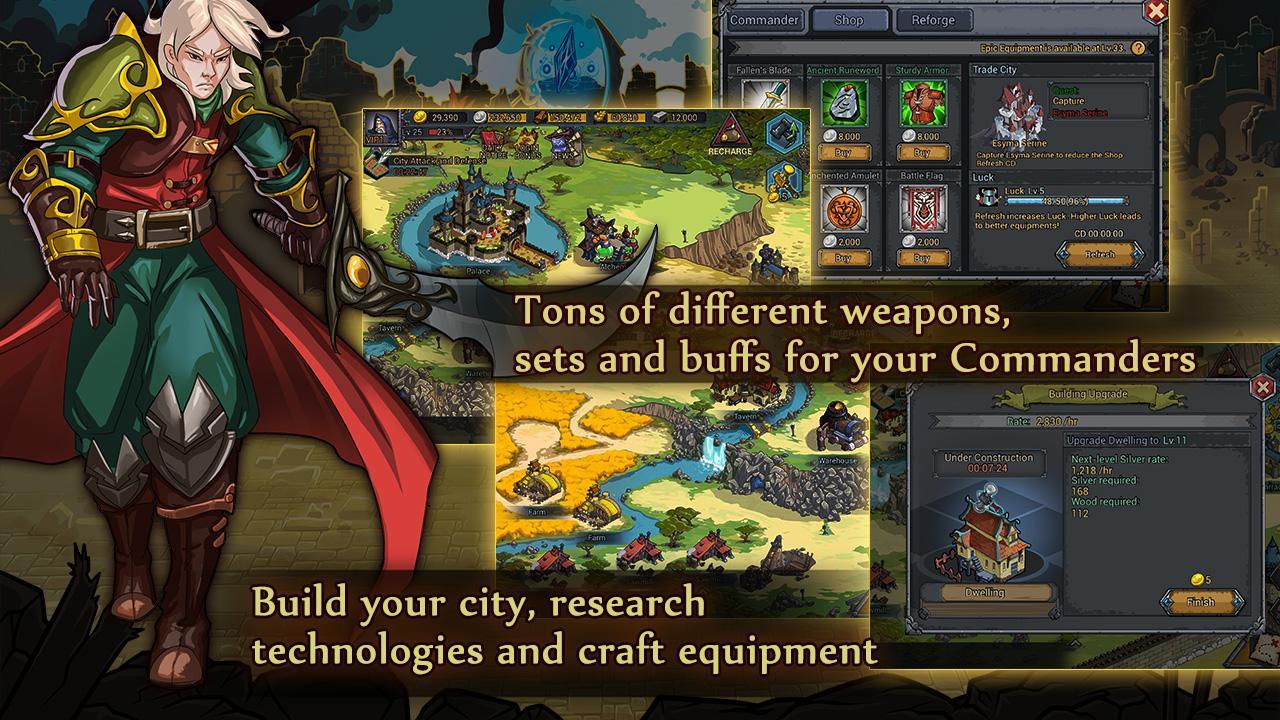Open the News windmill icon
Image resolution: width=1280 pixels, height=720 pixels.
562,143
